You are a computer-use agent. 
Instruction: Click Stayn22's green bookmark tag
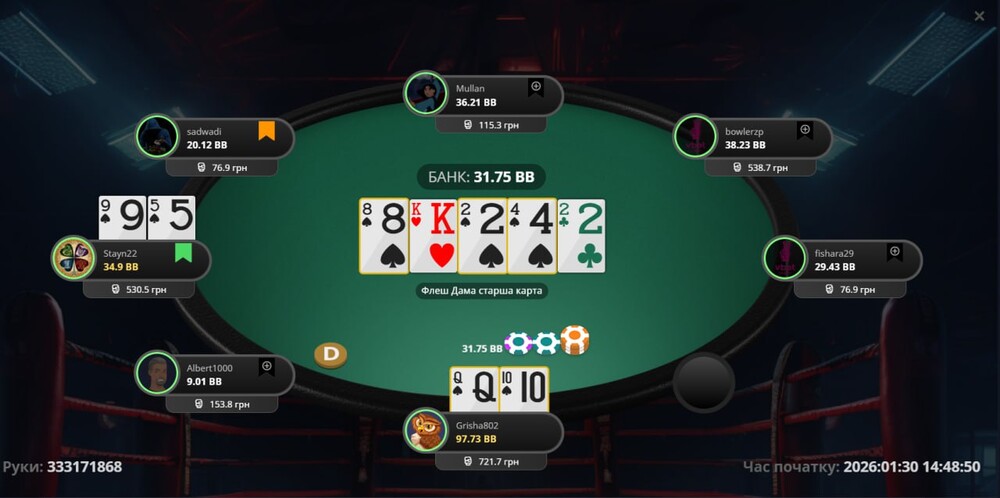(x=183, y=253)
